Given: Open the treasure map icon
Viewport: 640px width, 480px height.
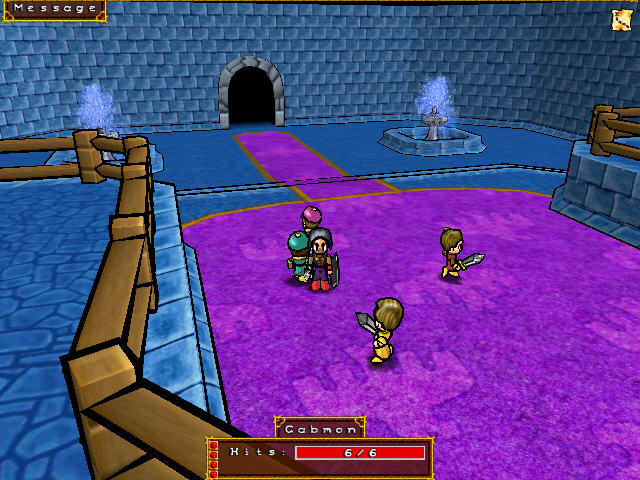Looking at the screenshot, I should click(620, 19).
